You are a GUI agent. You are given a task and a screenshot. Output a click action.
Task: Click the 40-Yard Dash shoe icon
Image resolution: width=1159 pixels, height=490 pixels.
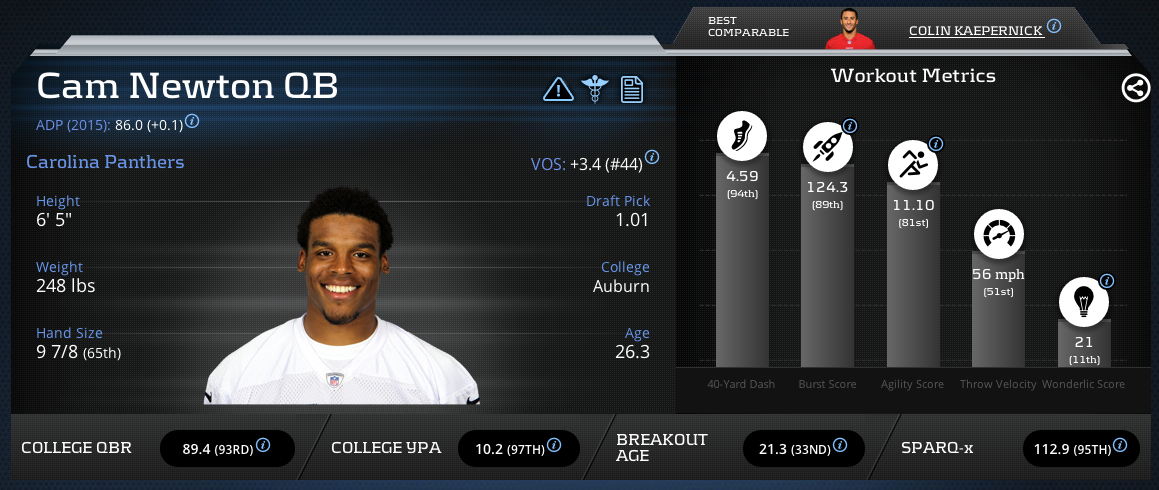point(741,136)
